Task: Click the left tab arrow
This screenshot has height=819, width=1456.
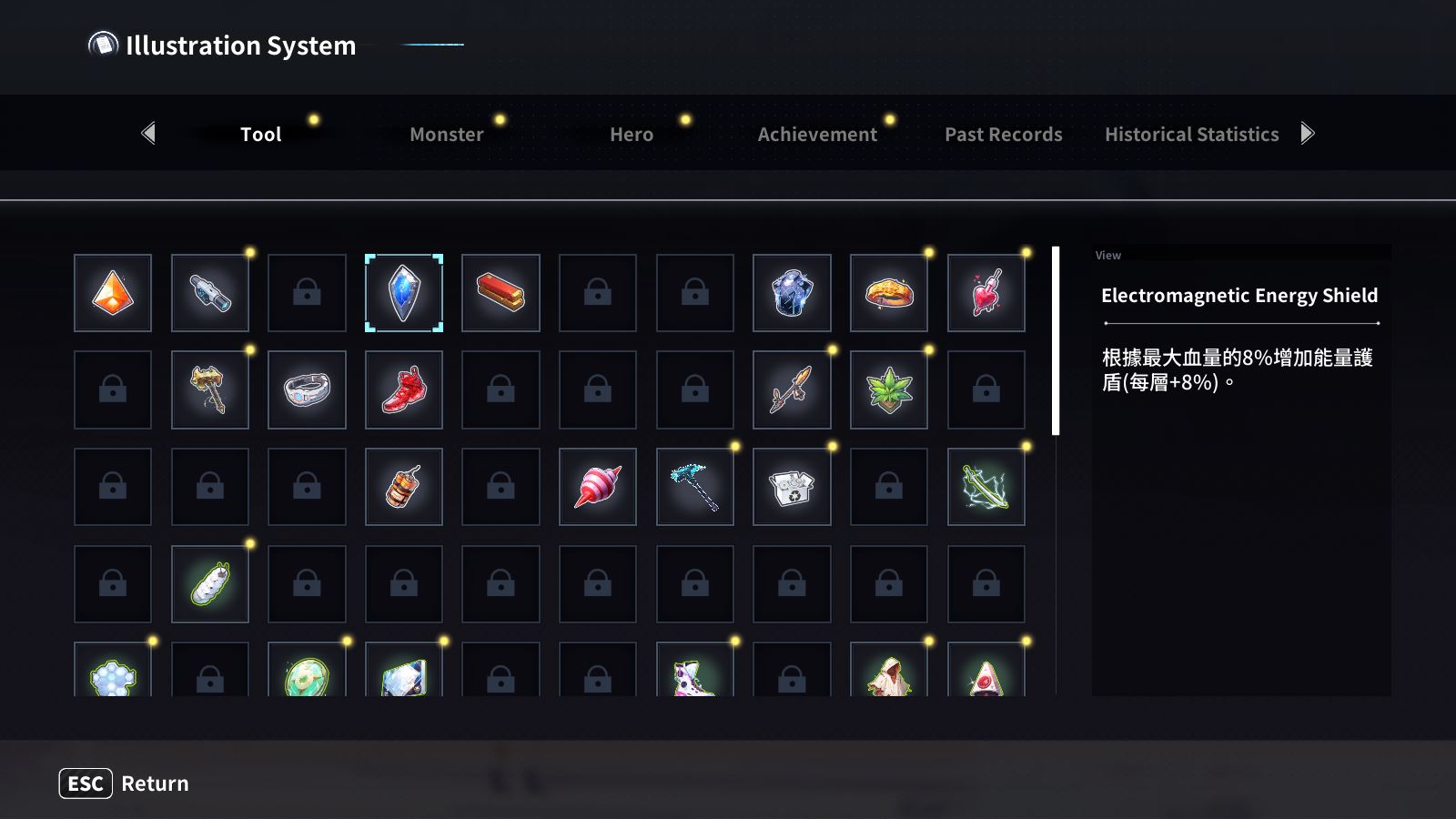Action: pyautogui.click(x=149, y=134)
